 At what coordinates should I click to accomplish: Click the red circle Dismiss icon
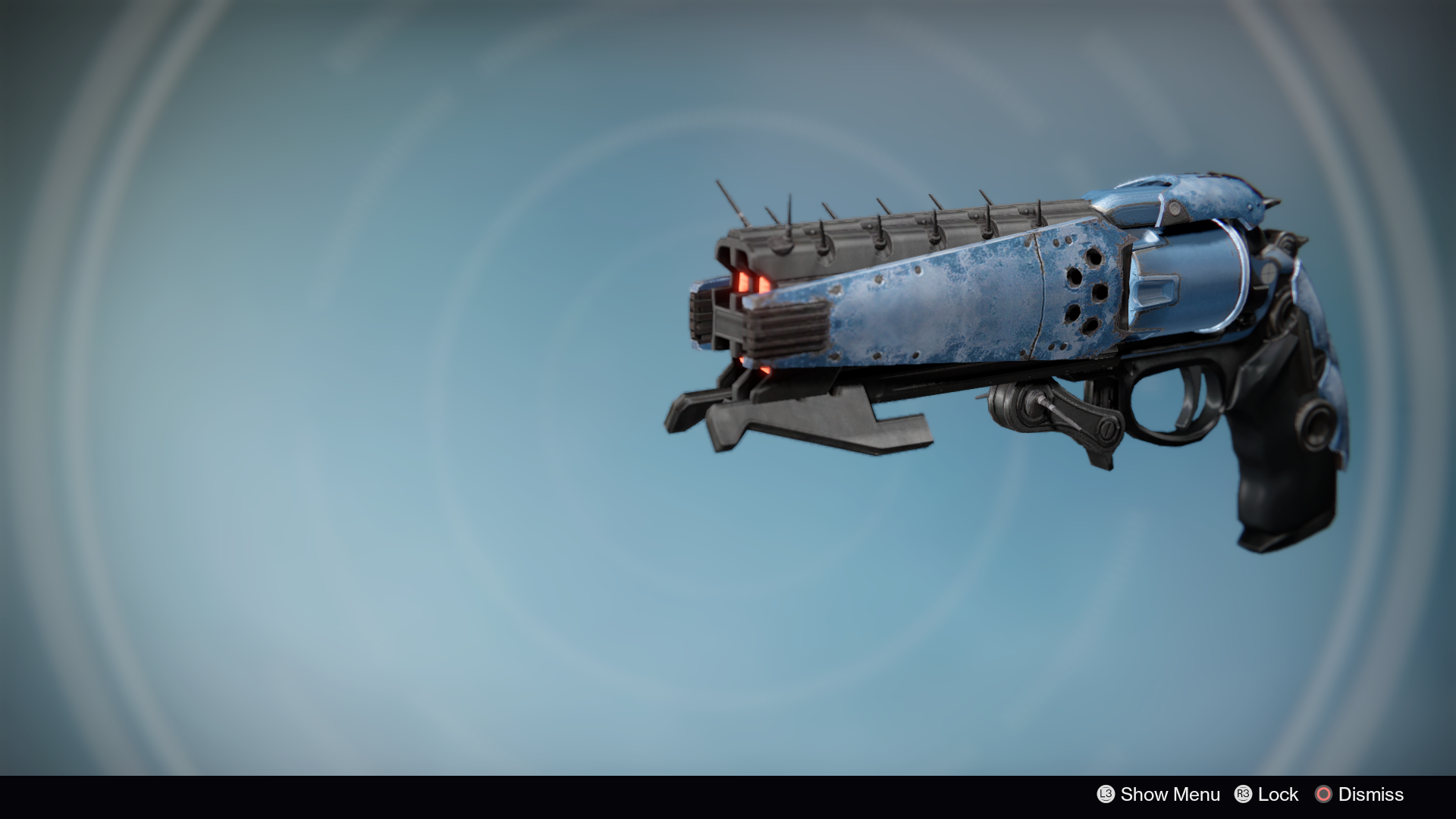(x=1323, y=795)
